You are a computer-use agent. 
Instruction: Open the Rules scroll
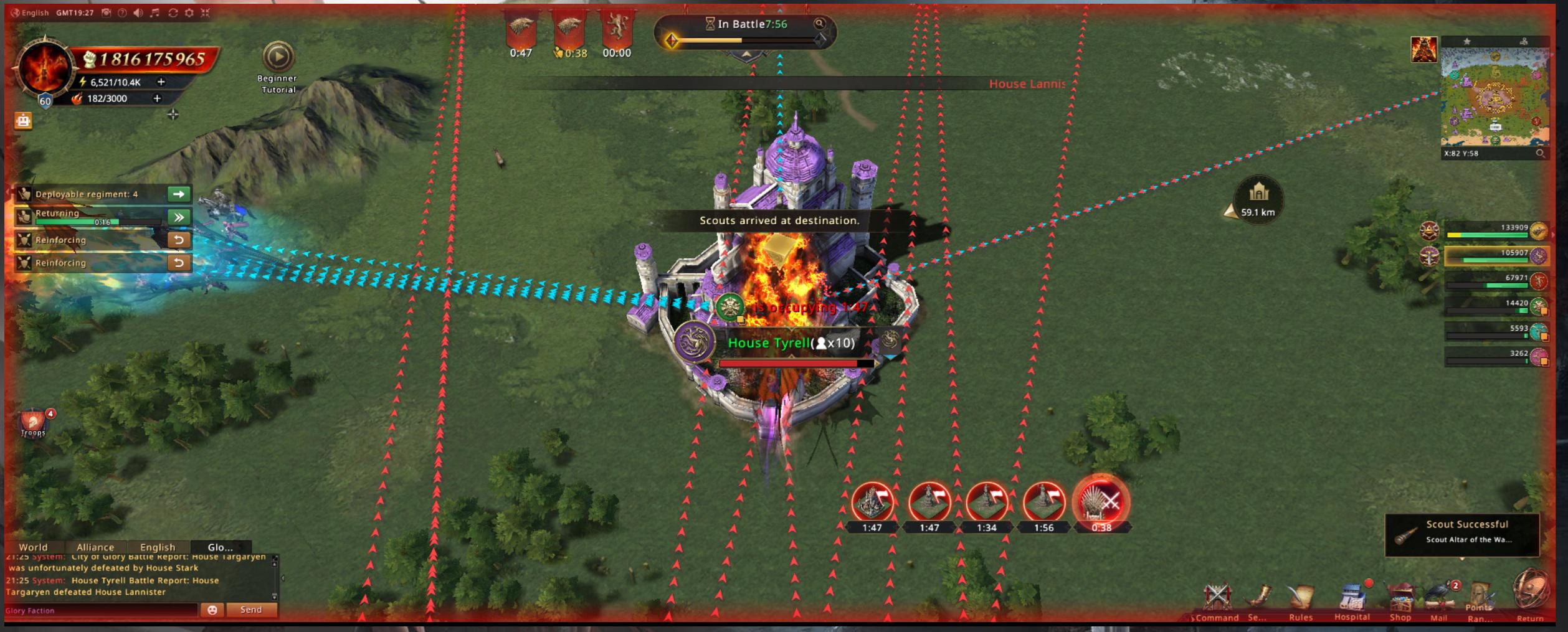[x=1300, y=599]
